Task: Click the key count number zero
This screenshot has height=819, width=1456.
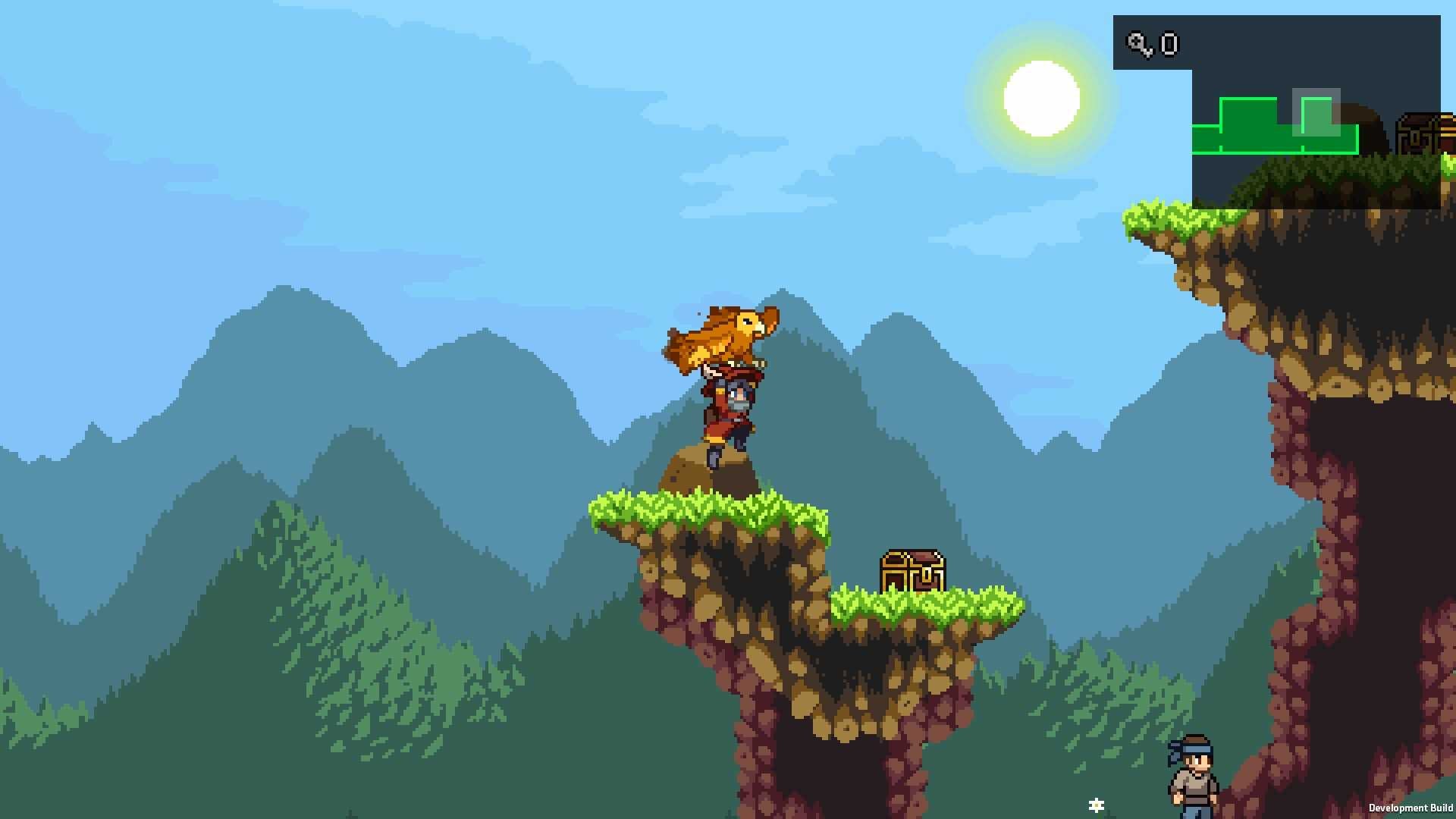Action: tap(1169, 45)
